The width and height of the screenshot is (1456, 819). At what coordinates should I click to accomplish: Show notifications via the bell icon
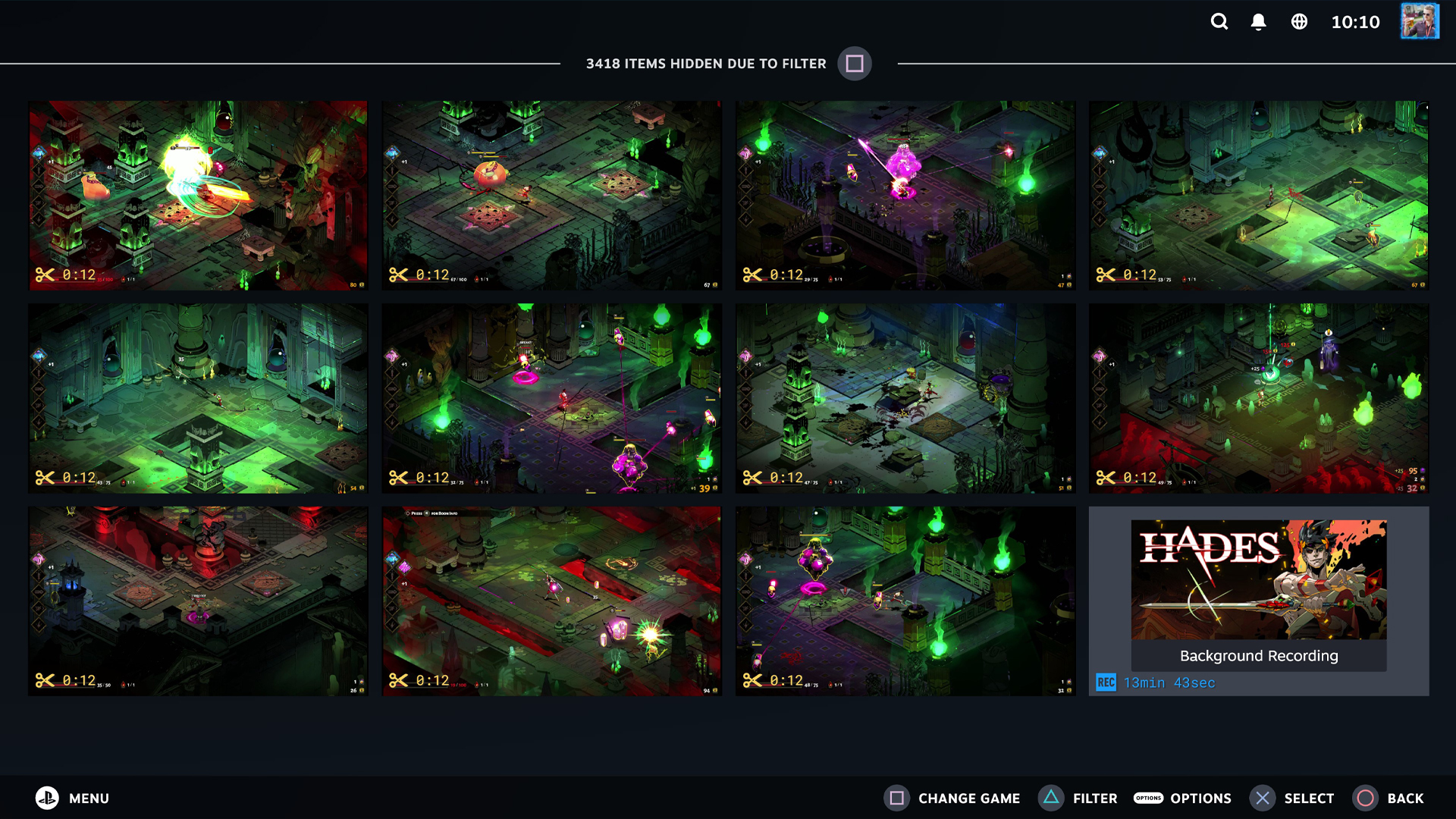(x=1258, y=22)
